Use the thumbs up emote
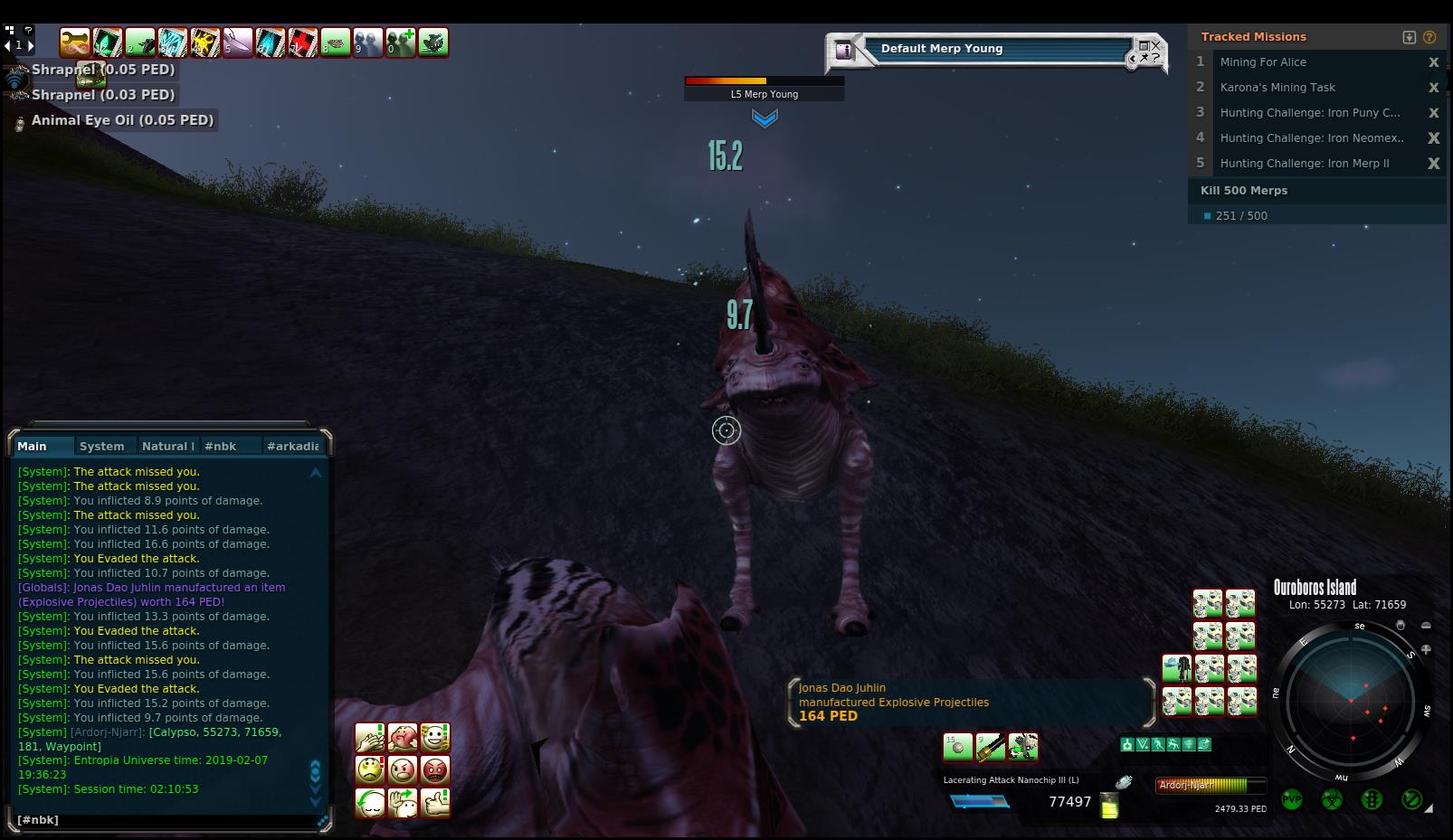Screen dimensions: 1453x840 (435, 802)
